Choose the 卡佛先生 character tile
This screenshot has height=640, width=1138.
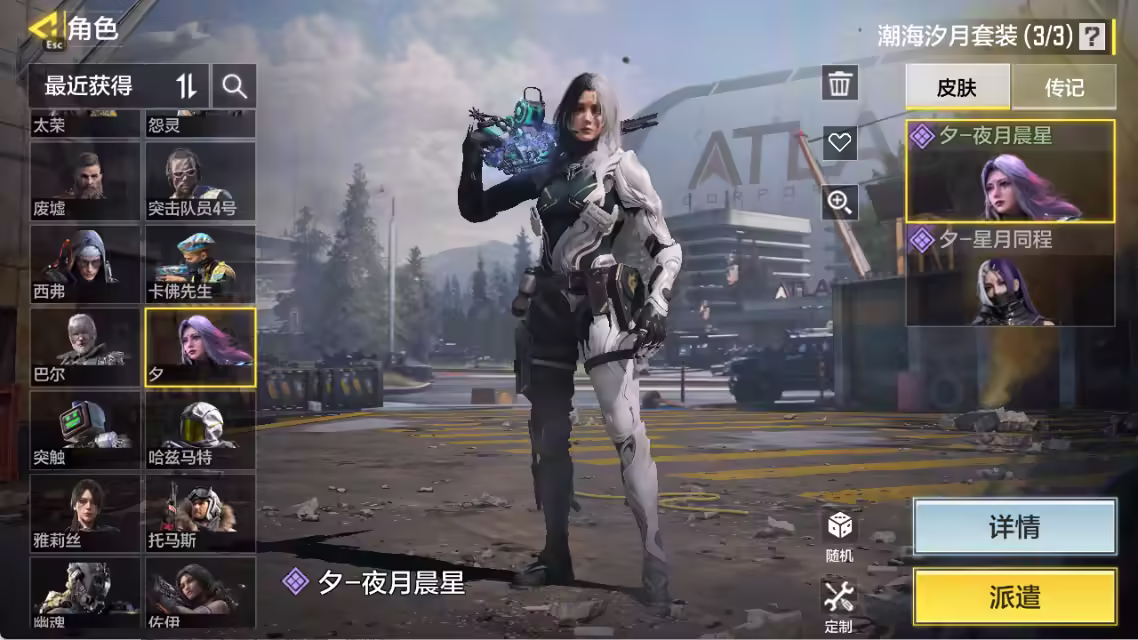(200, 264)
